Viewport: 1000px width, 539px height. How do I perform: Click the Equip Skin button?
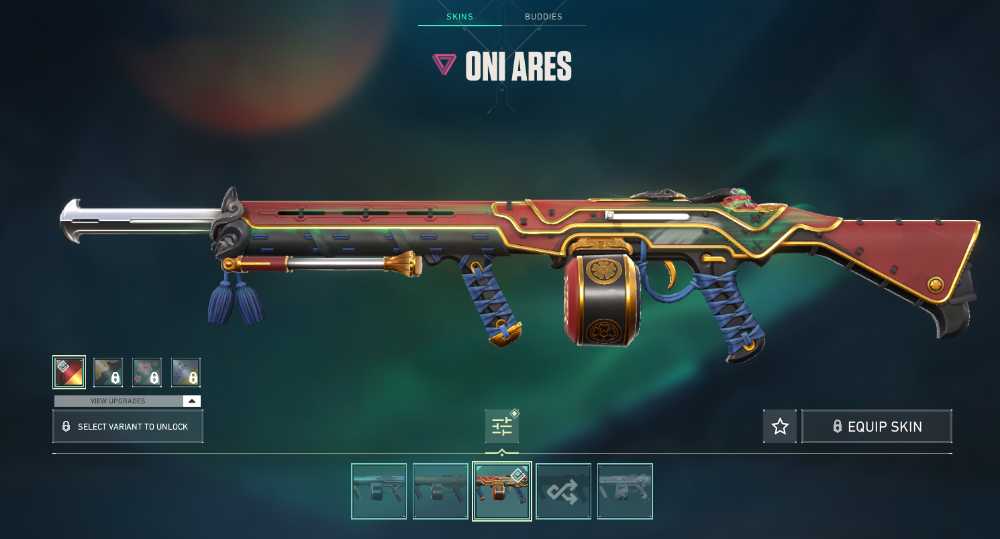(x=877, y=427)
